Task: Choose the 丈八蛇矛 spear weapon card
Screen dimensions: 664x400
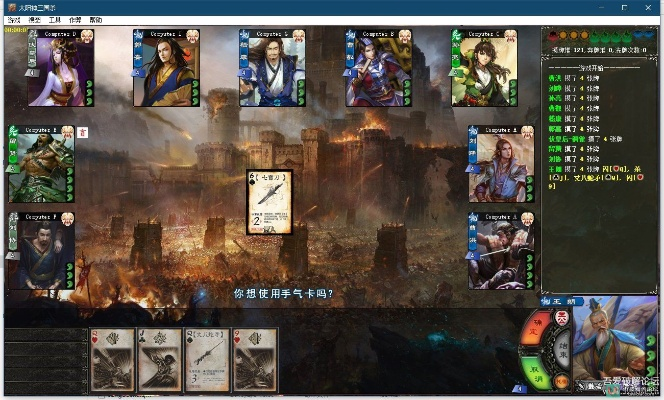Action: click(x=205, y=359)
